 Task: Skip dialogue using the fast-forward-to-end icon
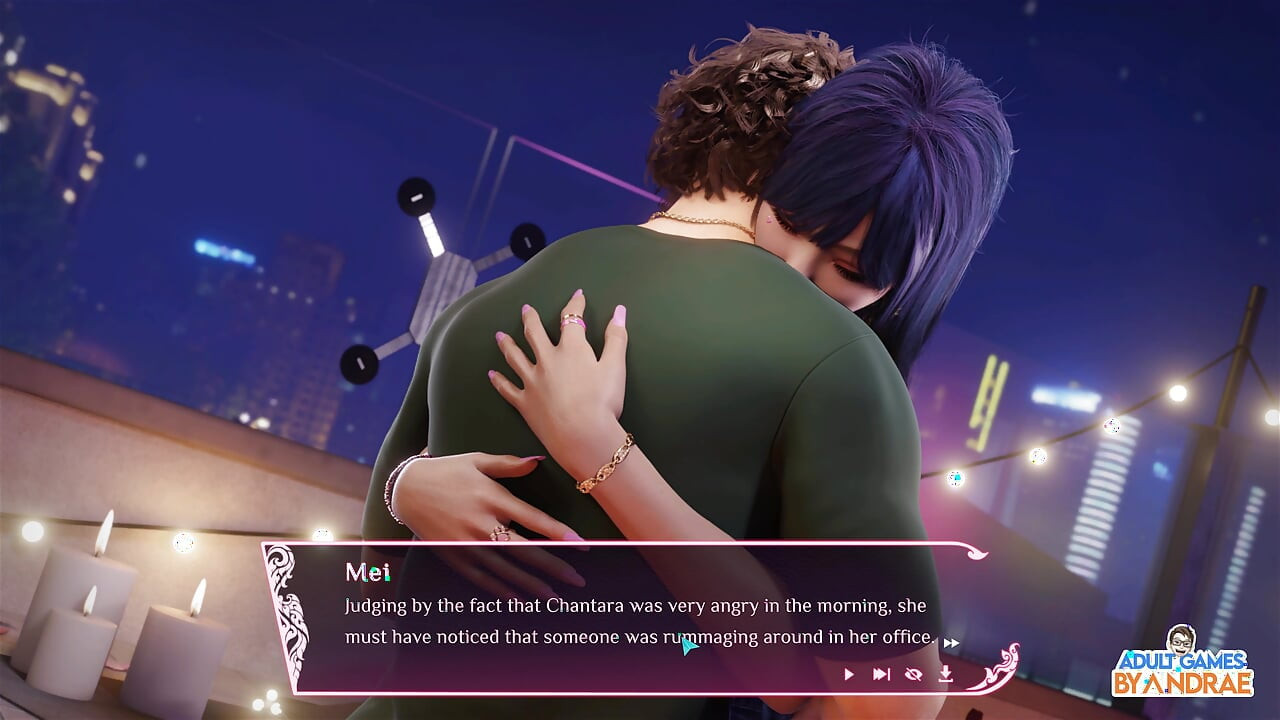[881, 675]
